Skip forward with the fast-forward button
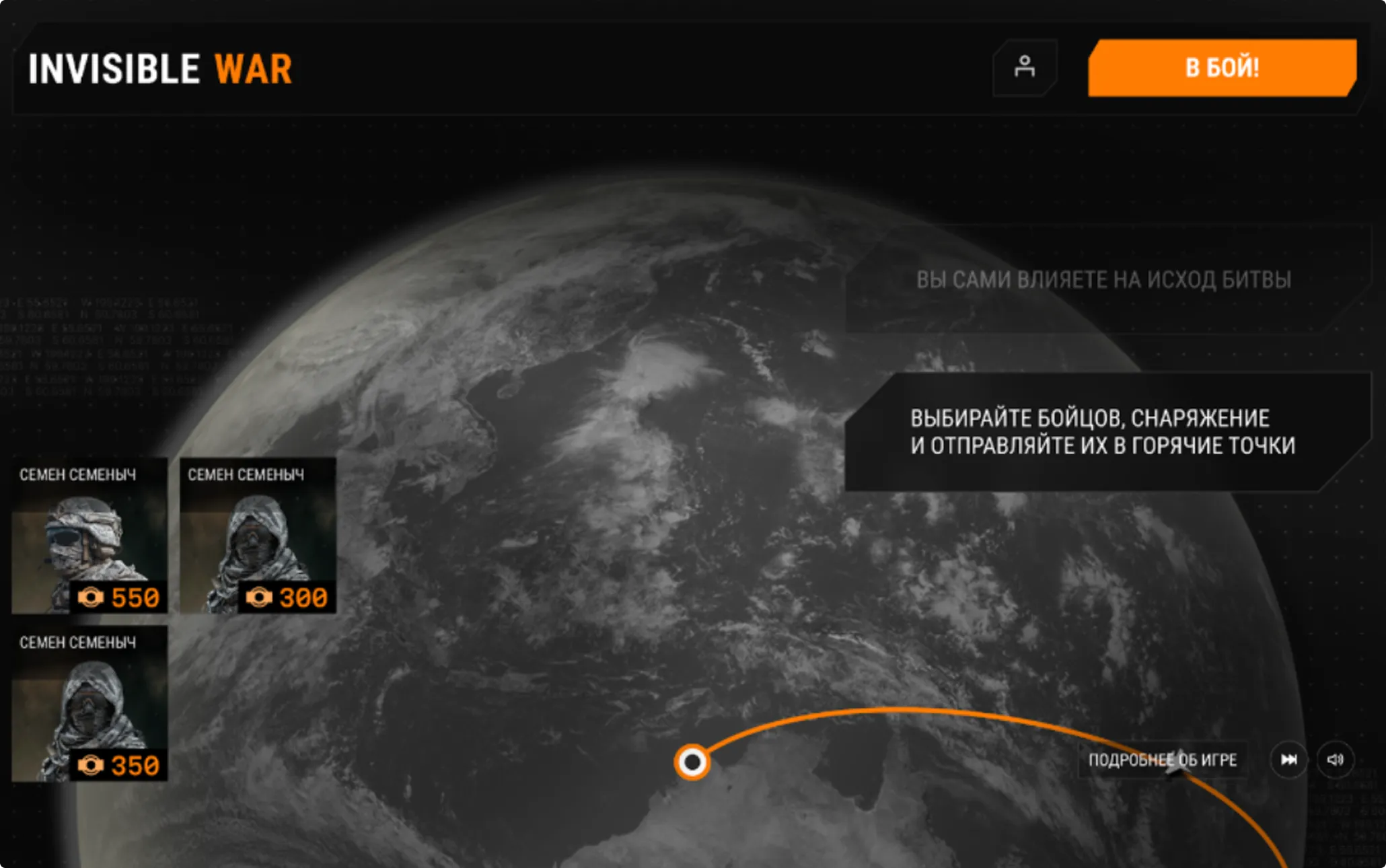This screenshot has height=868, width=1386. 1288,760
